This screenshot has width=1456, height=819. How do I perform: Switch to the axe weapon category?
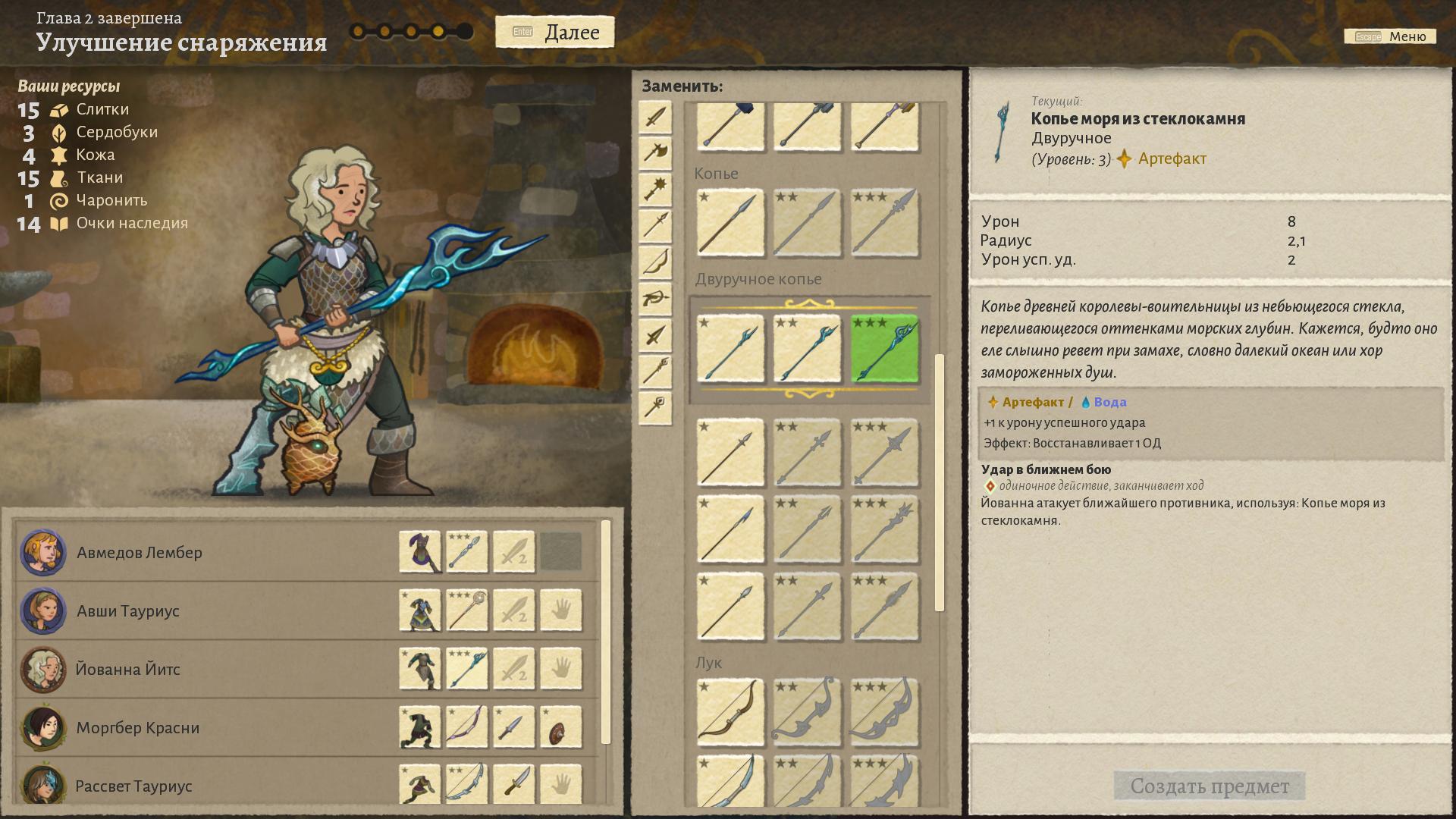click(x=655, y=153)
